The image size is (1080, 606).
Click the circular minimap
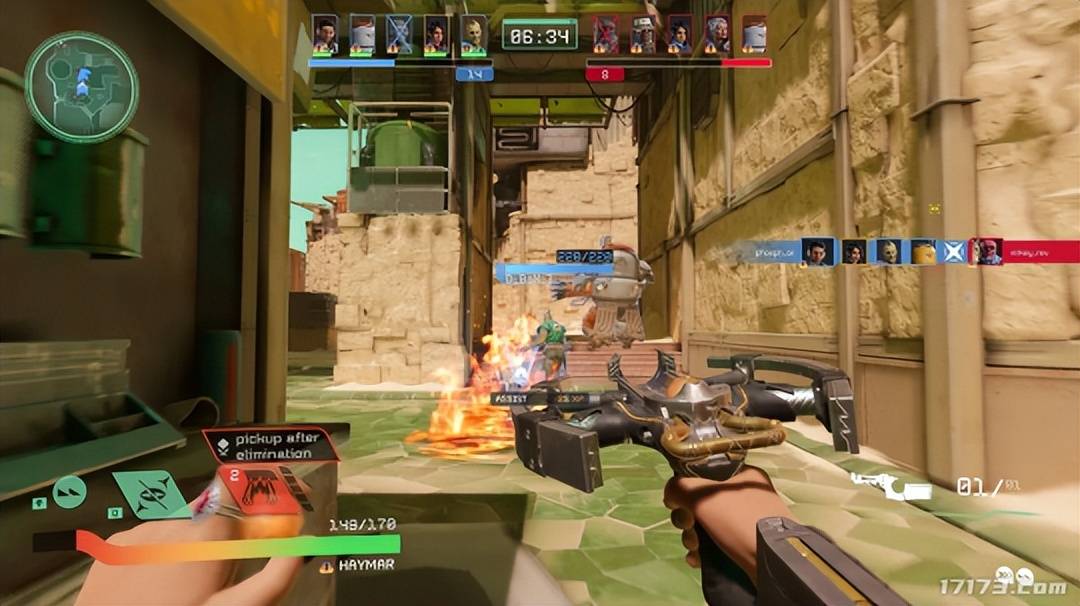(81, 86)
